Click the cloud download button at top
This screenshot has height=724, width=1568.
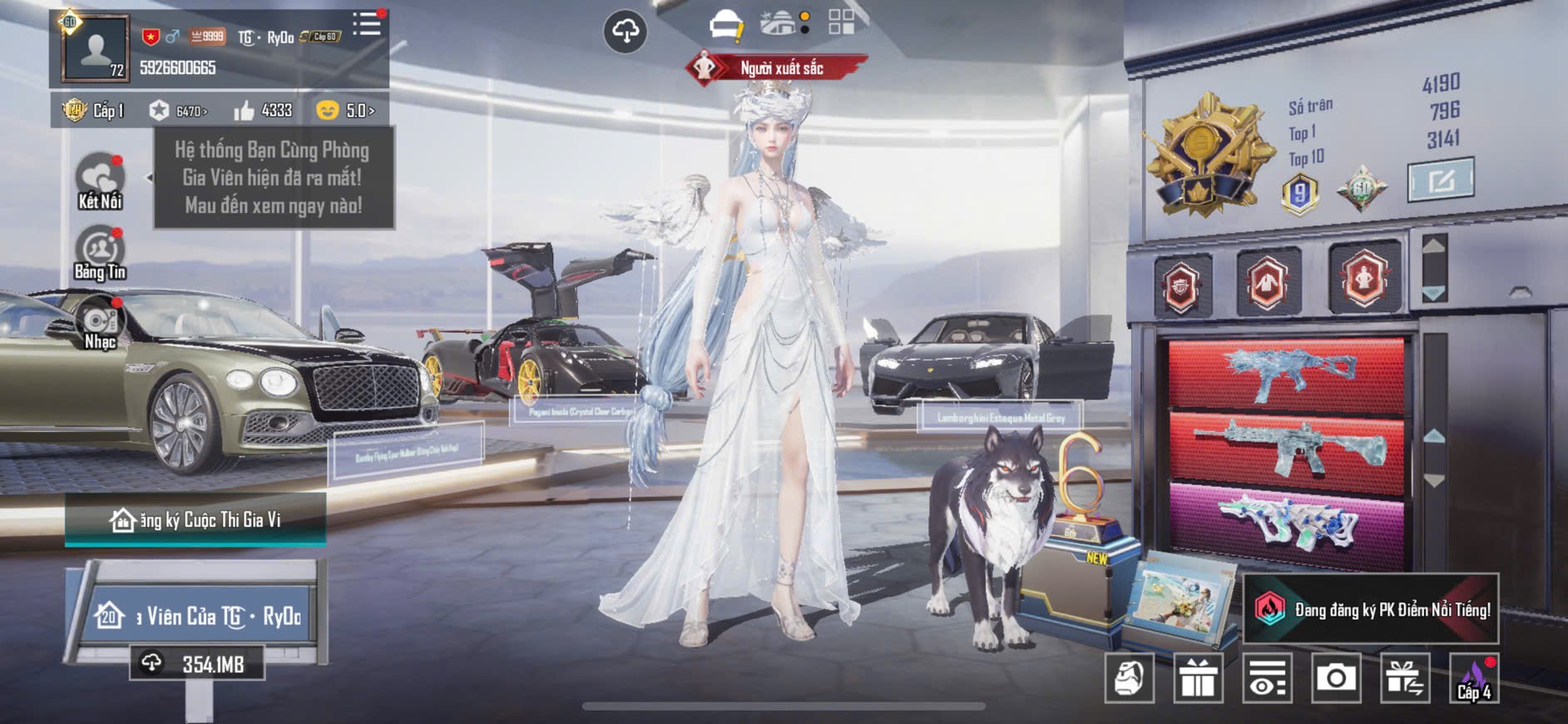coord(625,32)
